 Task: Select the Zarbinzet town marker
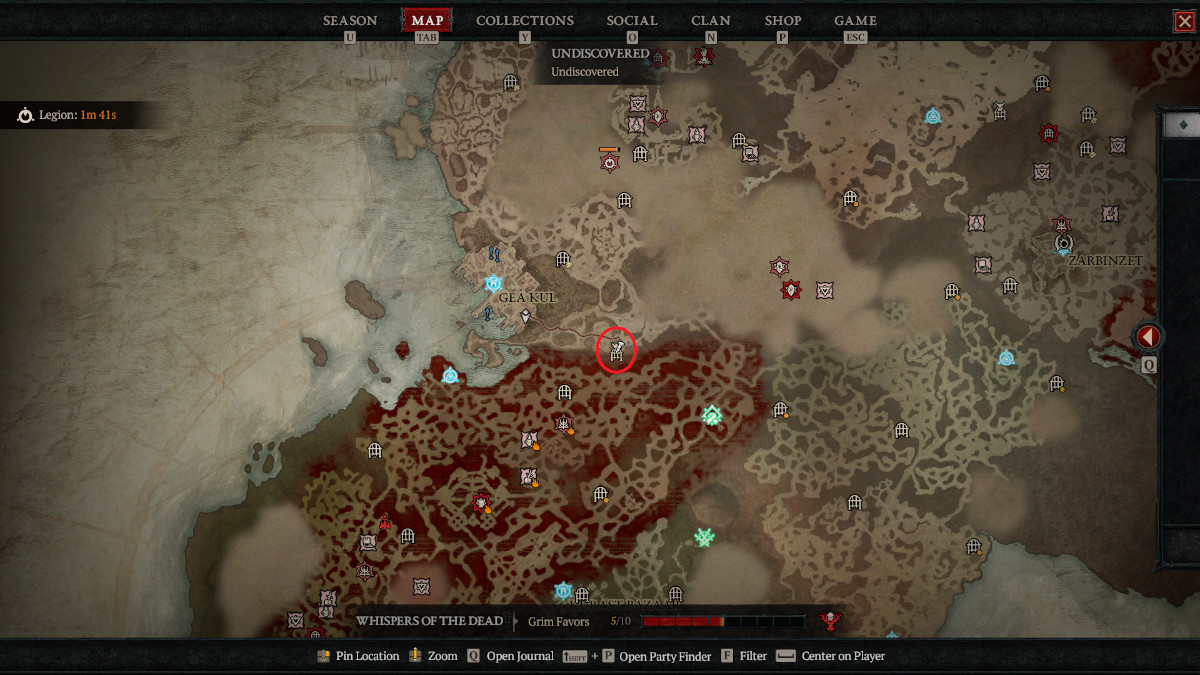tap(1064, 243)
